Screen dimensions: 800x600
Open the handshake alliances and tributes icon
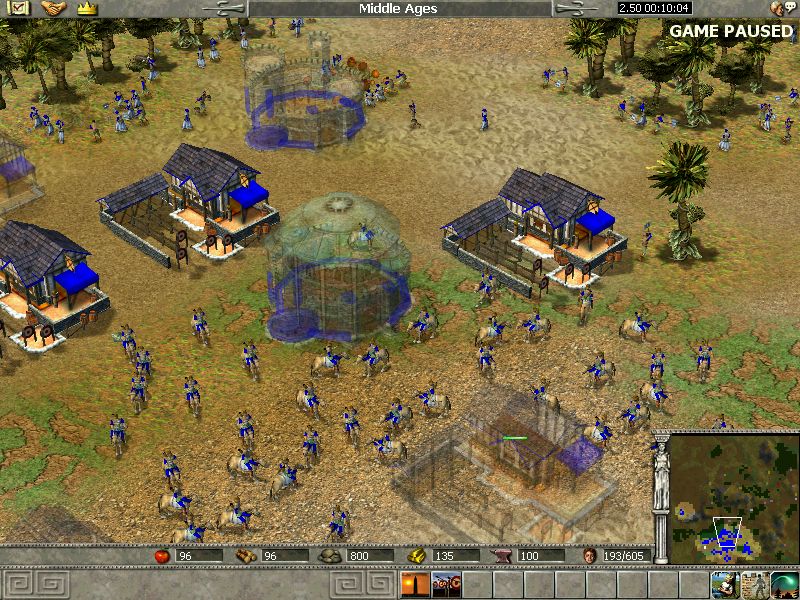(53, 8)
